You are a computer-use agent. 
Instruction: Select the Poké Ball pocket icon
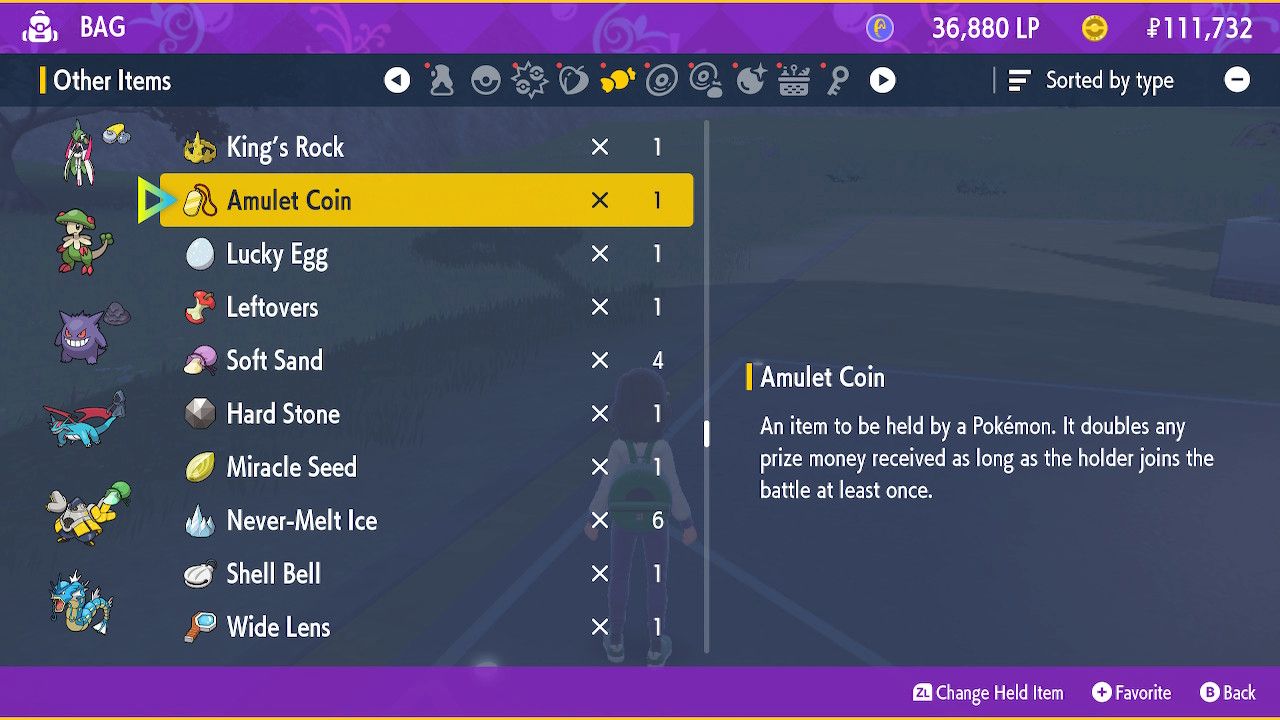tap(485, 80)
